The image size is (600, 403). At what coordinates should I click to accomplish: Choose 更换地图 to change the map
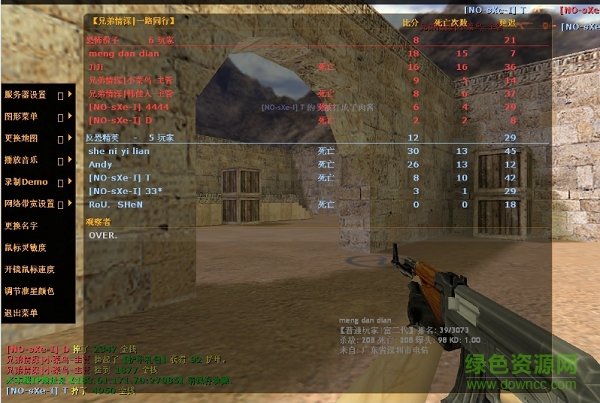pos(23,138)
